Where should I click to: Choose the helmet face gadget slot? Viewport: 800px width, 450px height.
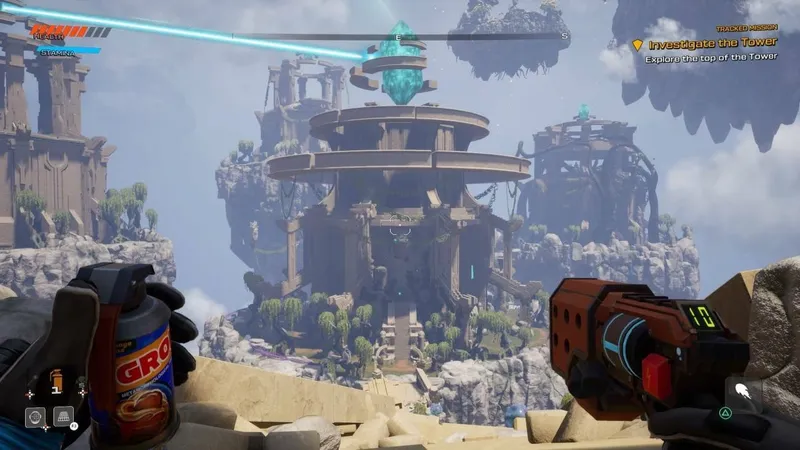(x=35, y=417)
